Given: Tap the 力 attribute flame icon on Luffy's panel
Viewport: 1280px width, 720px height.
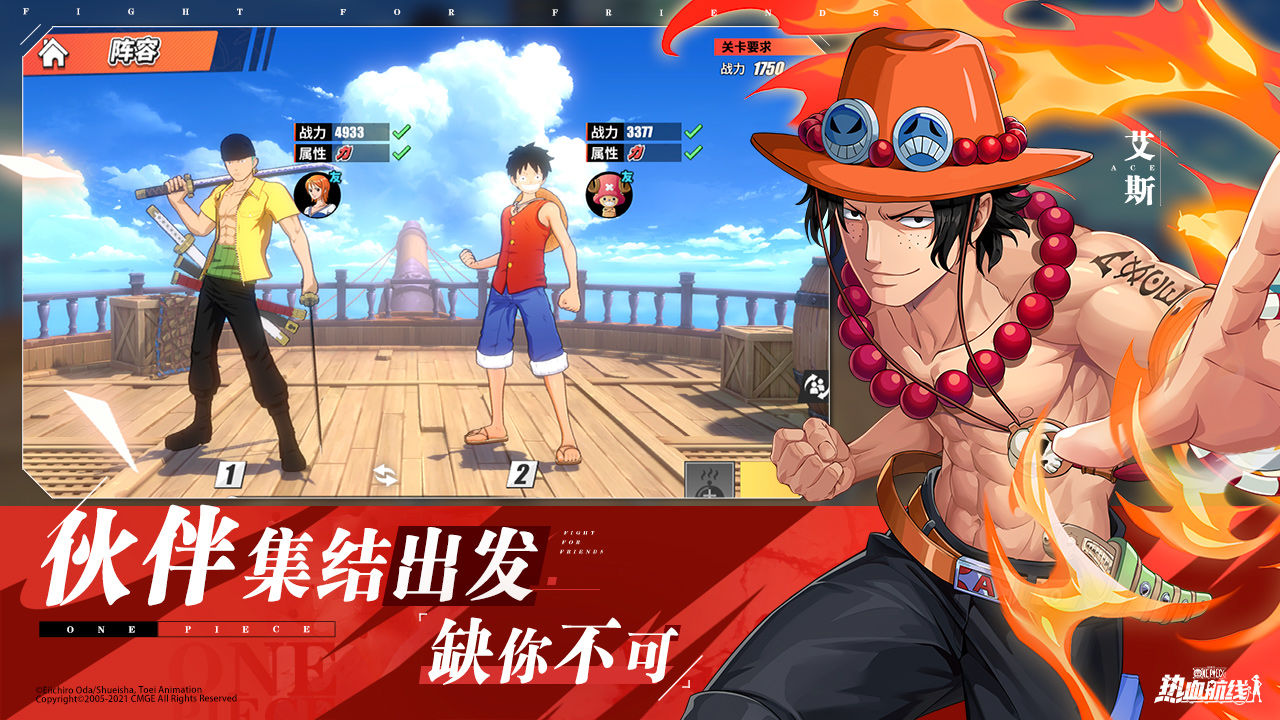Looking at the screenshot, I should (635, 152).
